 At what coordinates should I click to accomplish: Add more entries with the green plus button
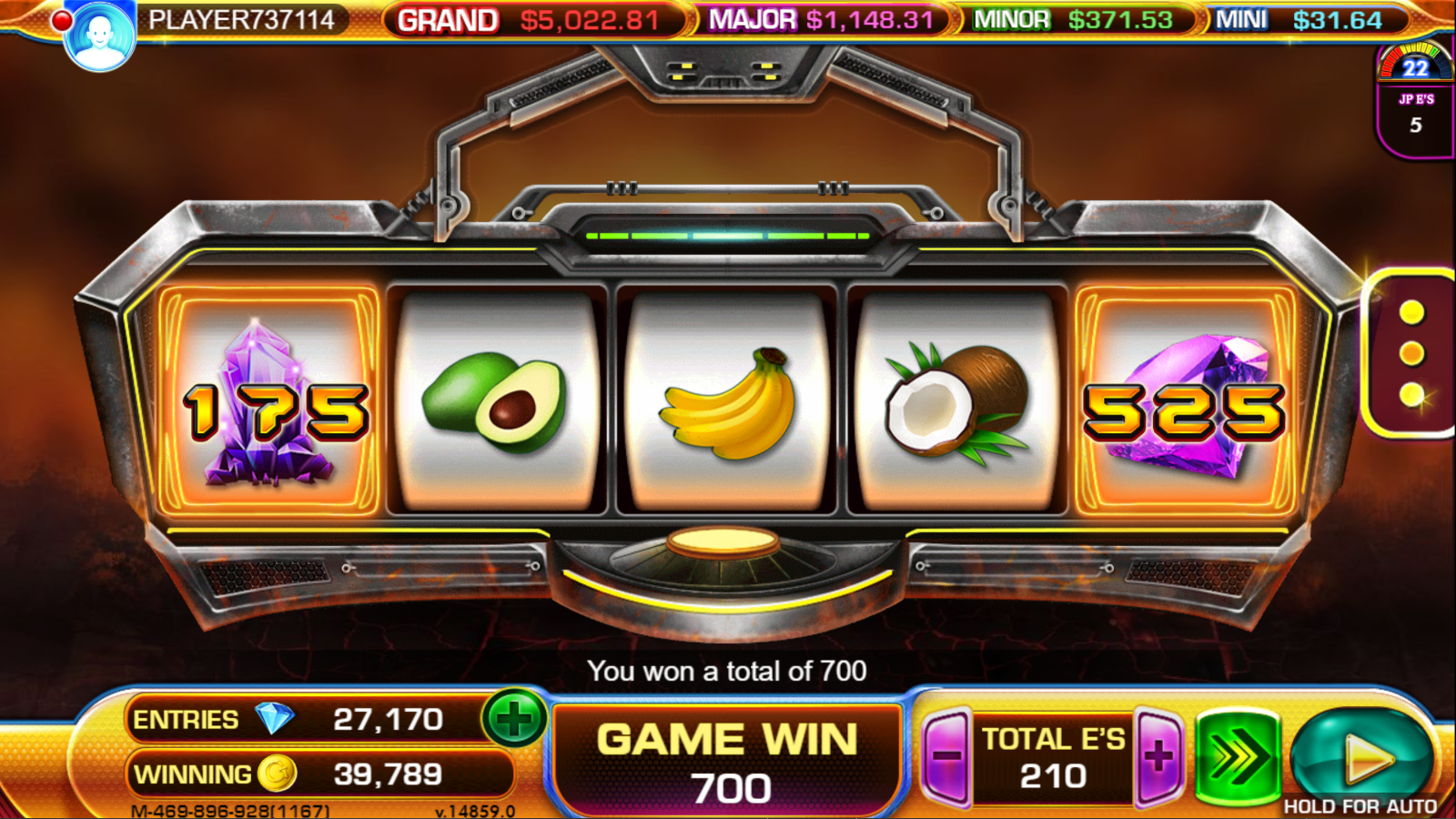514,719
